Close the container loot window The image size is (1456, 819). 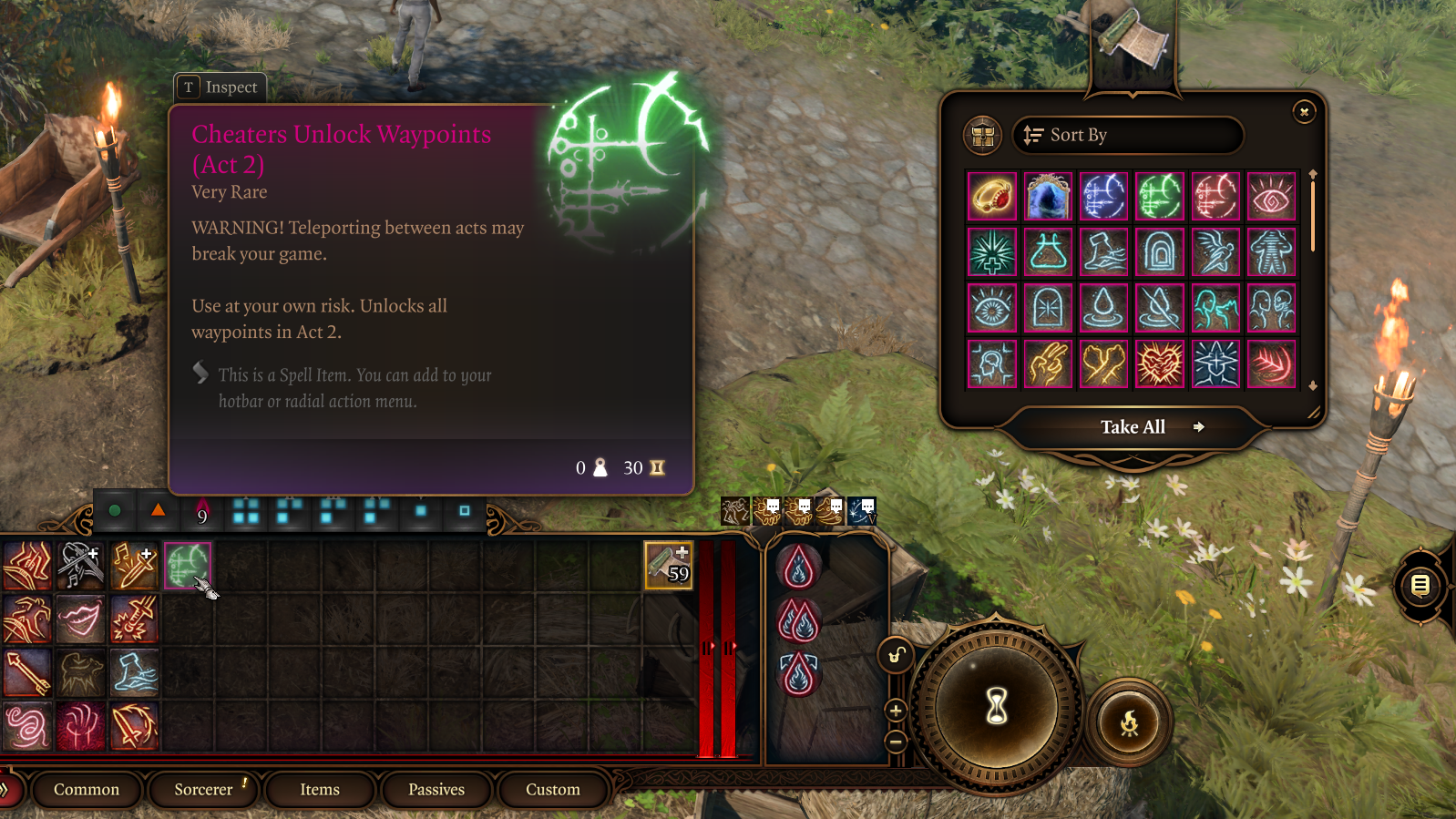[1304, 112]
